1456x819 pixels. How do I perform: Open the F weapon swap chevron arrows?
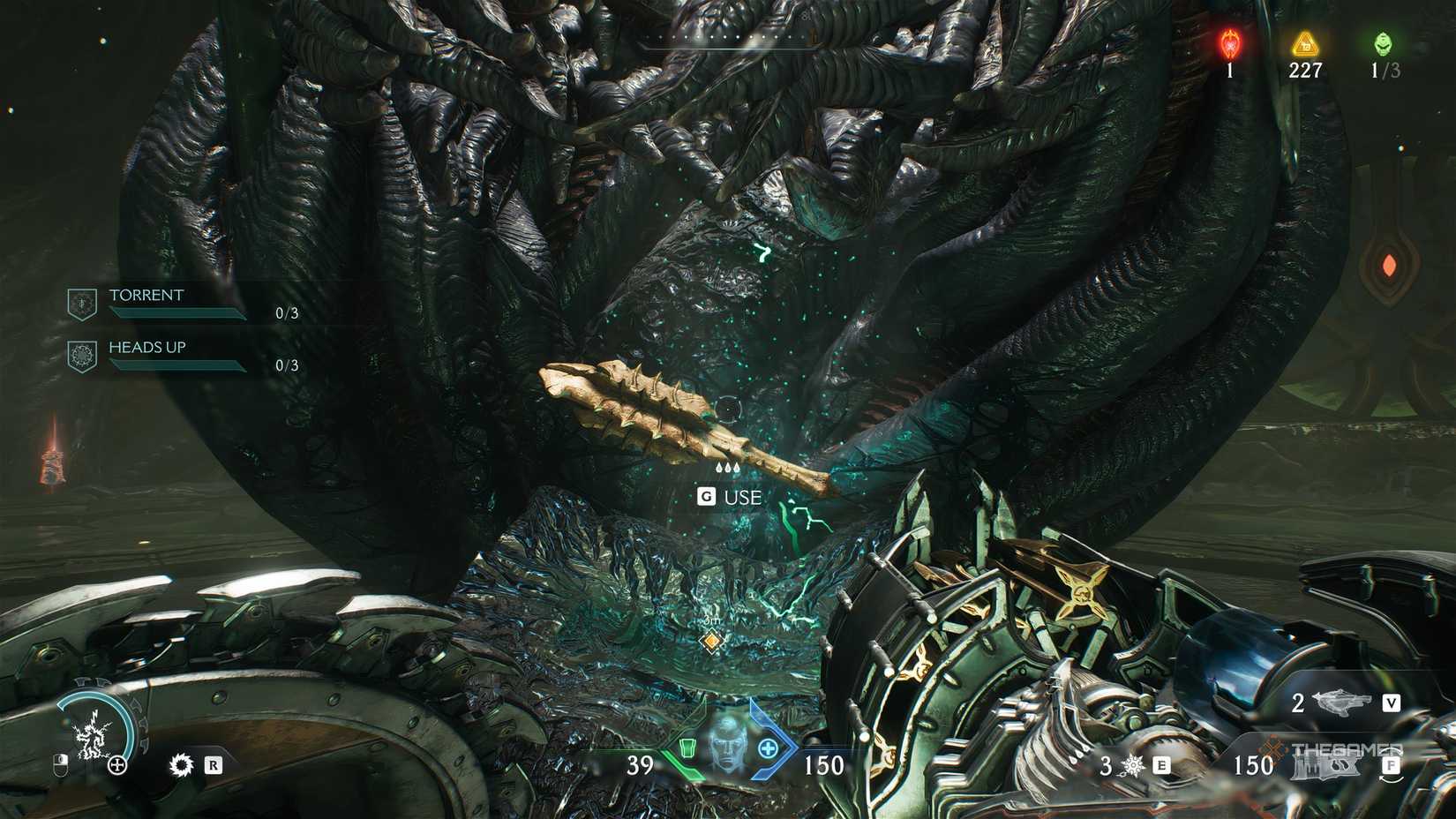click(1392, 766)
